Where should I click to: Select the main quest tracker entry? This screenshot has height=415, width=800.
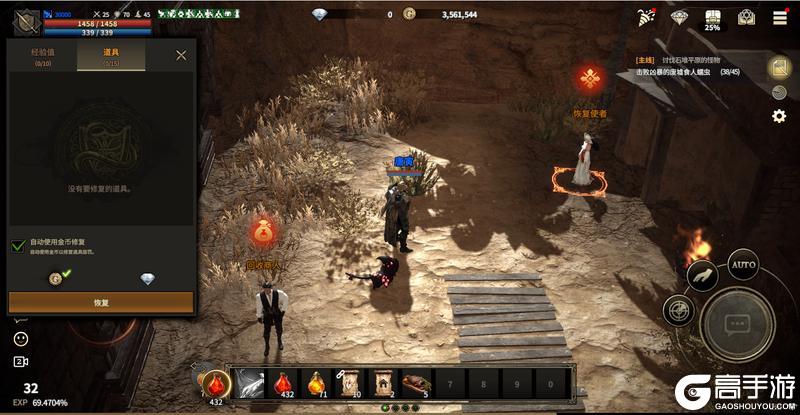(x=690, y=66)
